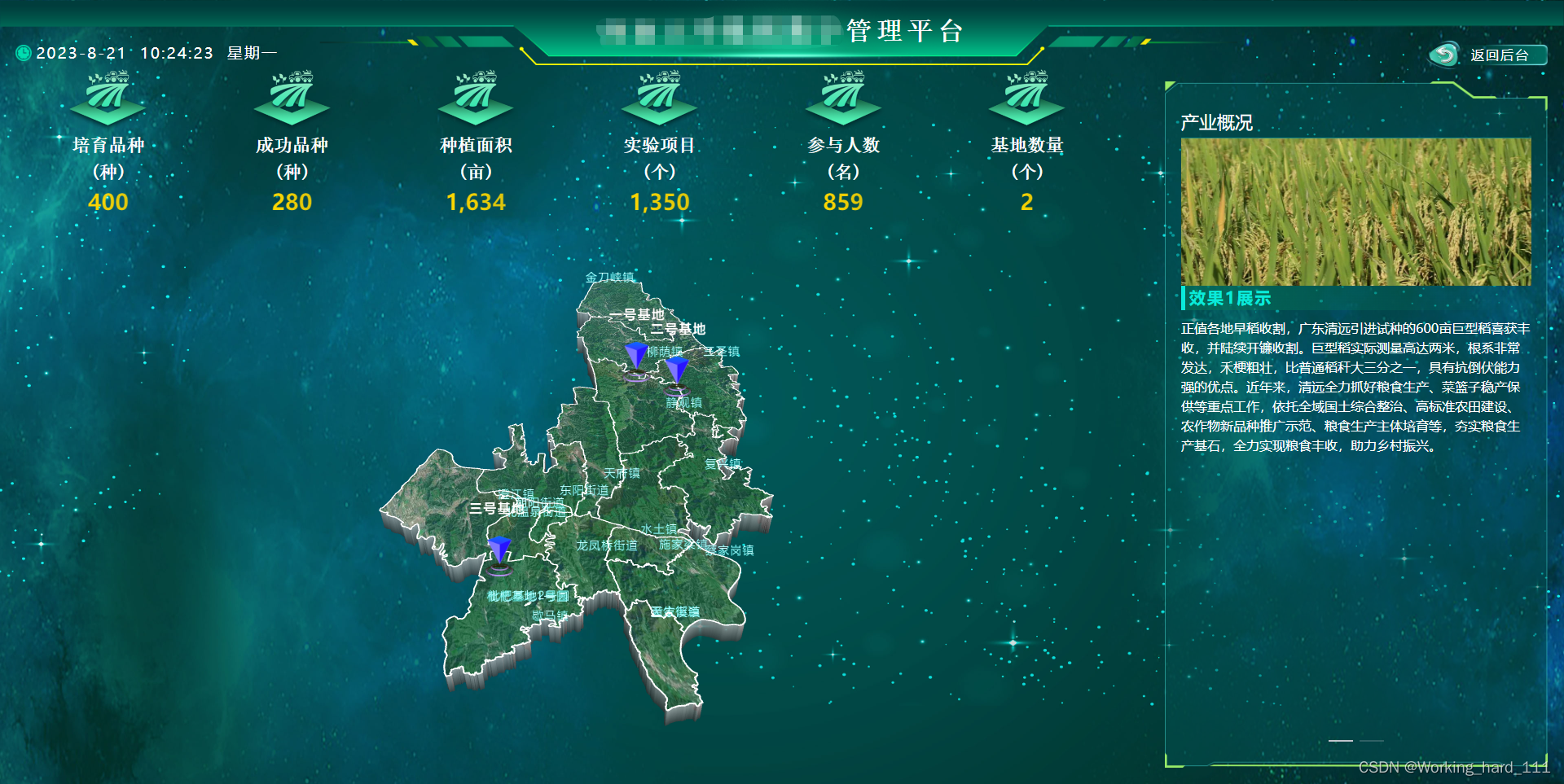This screenshot has width=1564, height=784.
Task: Click the 产业概况 panel header
Action: pos(1216,122)
